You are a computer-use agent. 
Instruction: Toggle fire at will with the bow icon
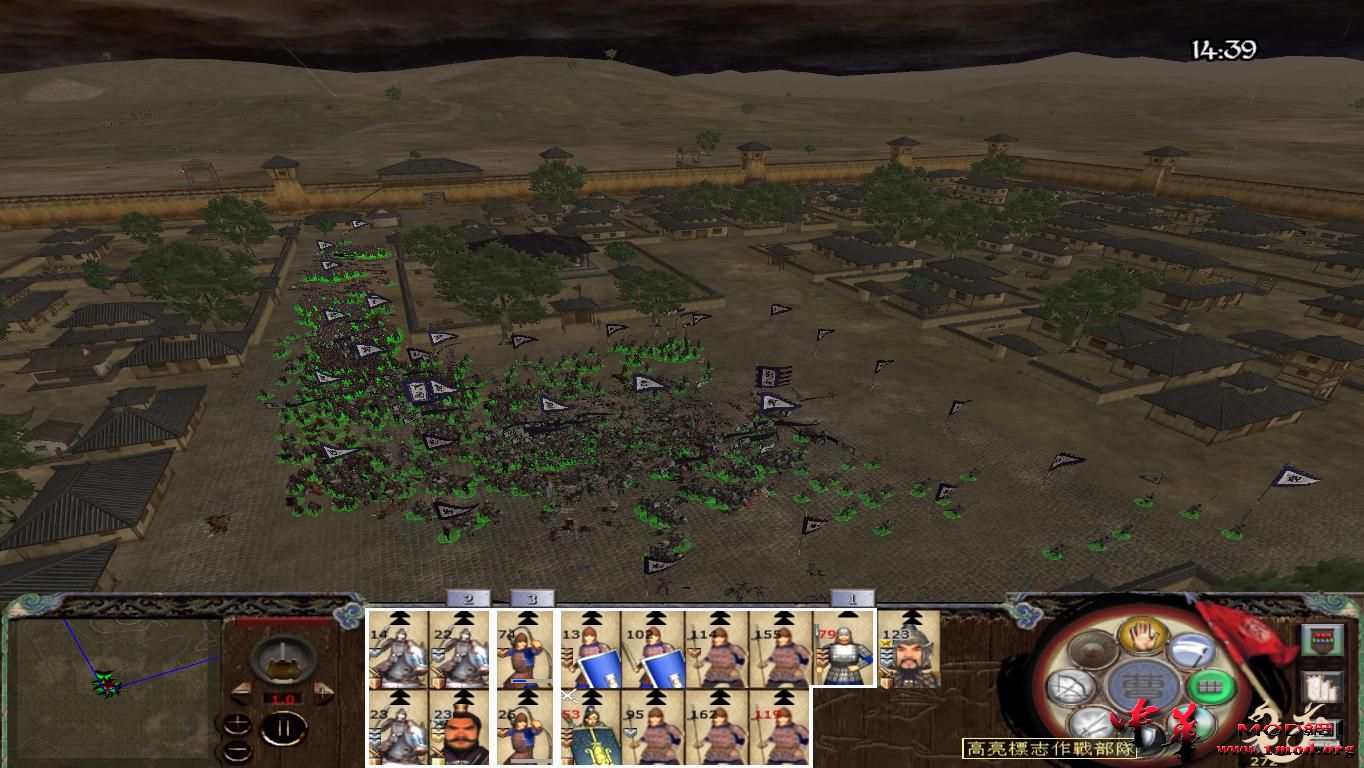pyautogui.click(x=1068, y=685)
